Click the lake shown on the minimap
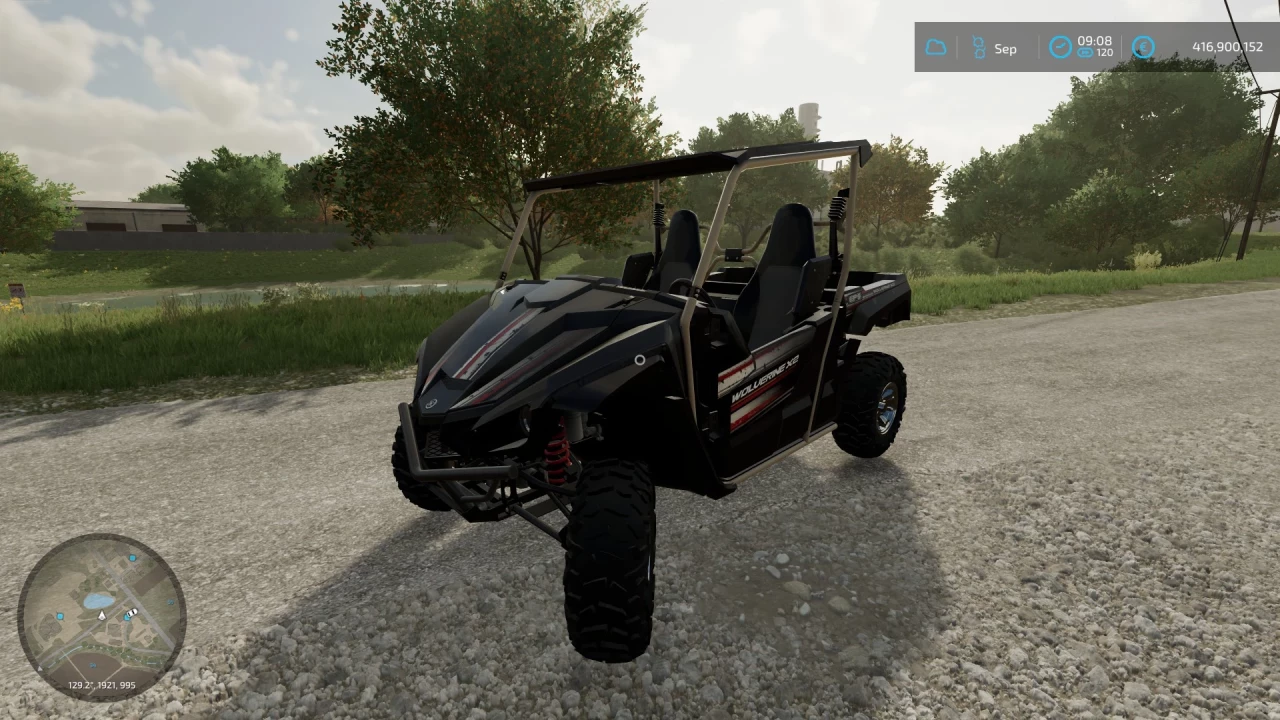 point(98,600)
